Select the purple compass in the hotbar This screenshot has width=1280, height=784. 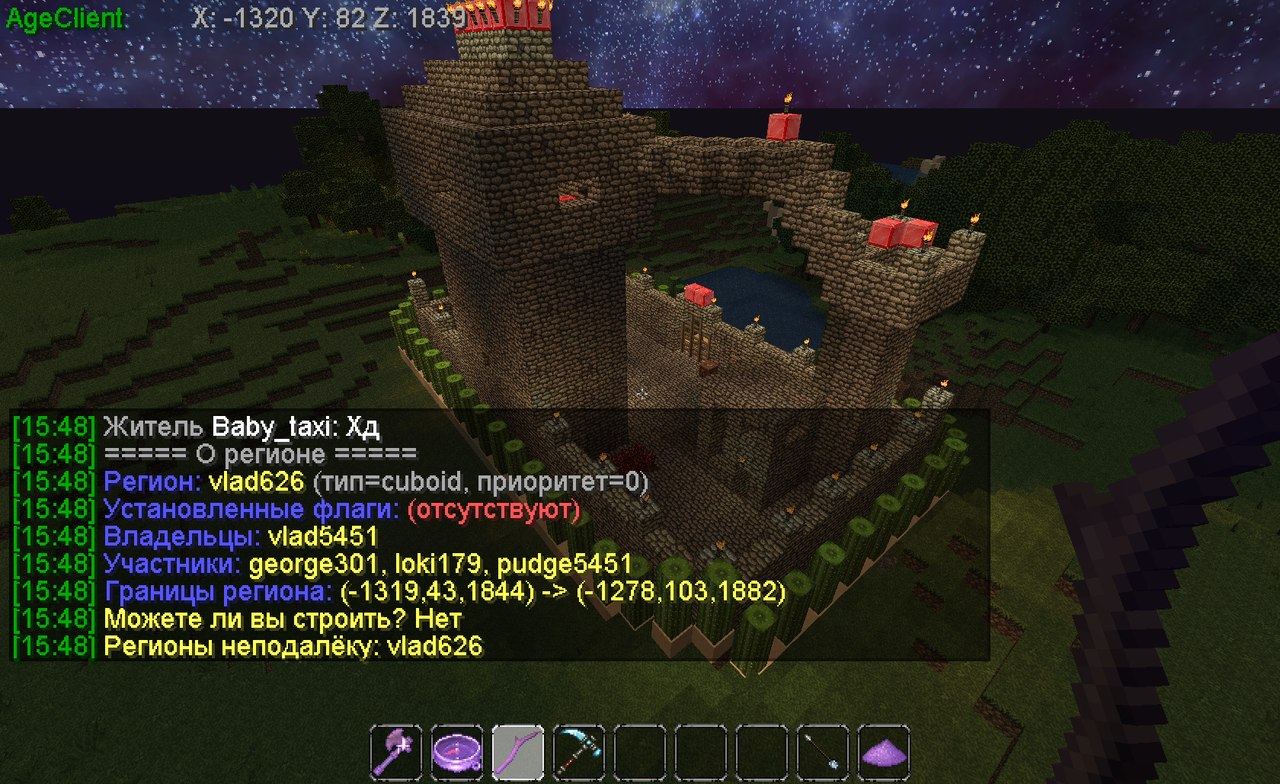456,750
